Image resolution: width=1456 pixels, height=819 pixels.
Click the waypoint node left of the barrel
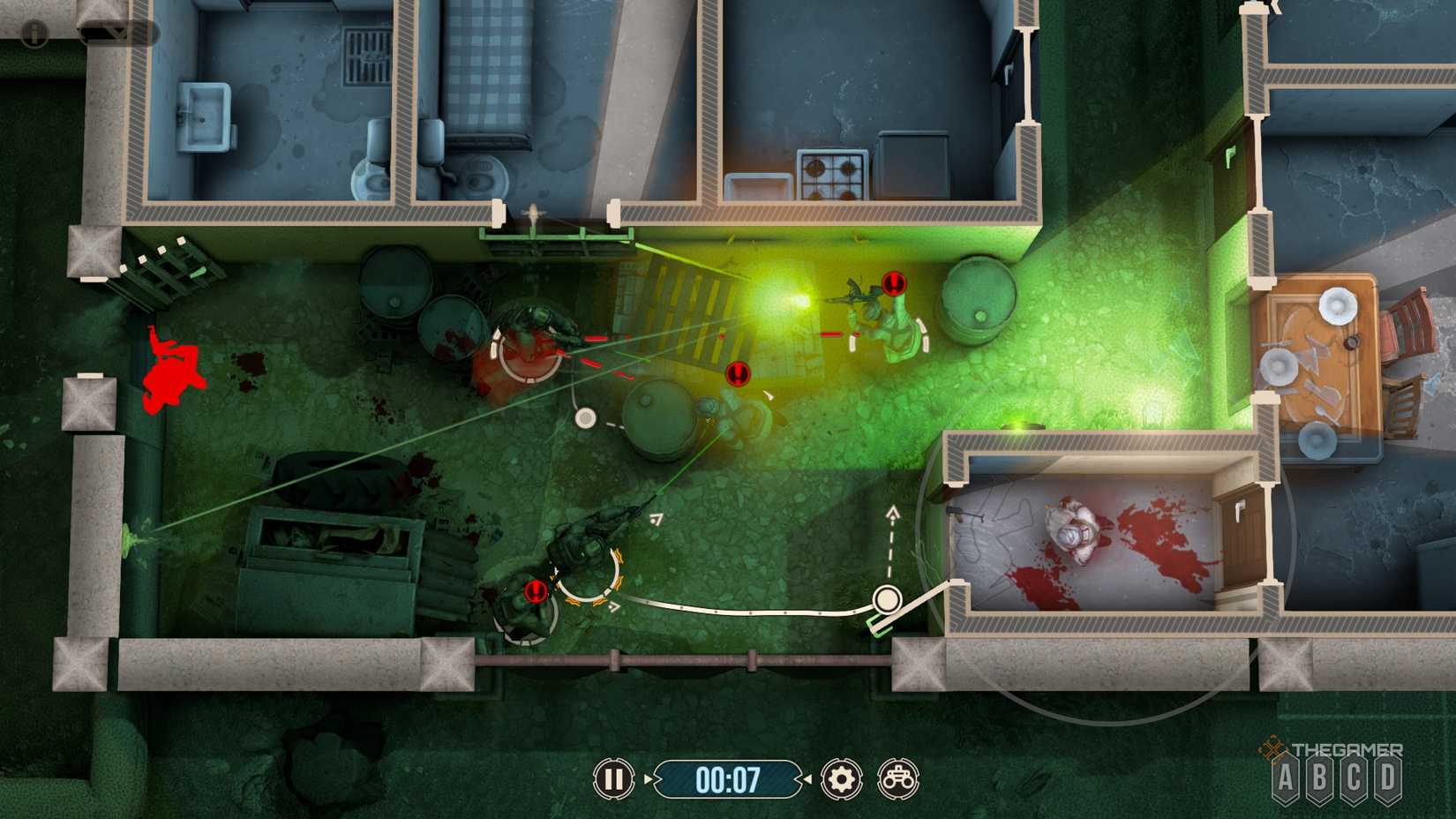[585, 420]
